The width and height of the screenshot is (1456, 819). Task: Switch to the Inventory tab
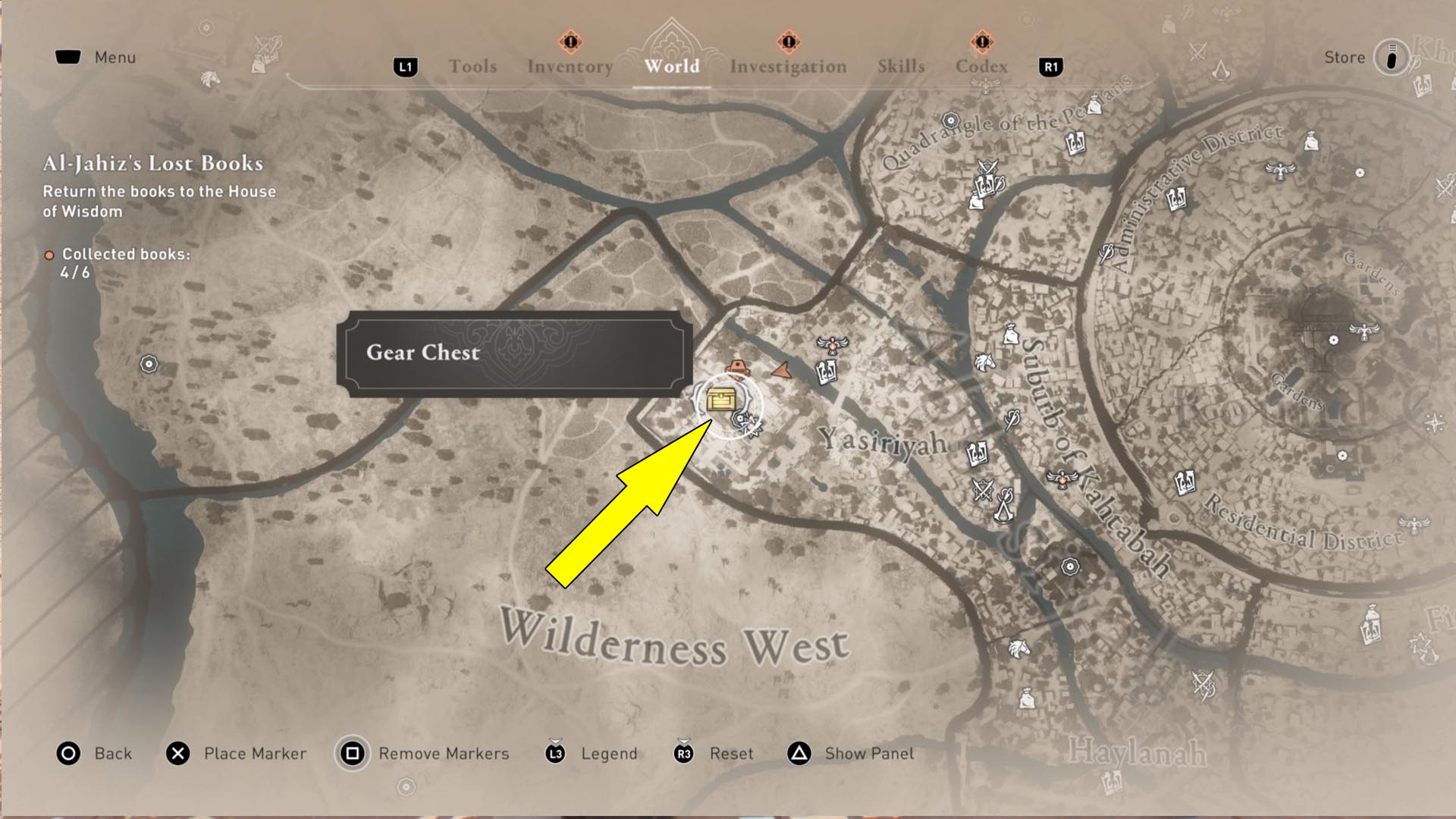coord(571,67)
